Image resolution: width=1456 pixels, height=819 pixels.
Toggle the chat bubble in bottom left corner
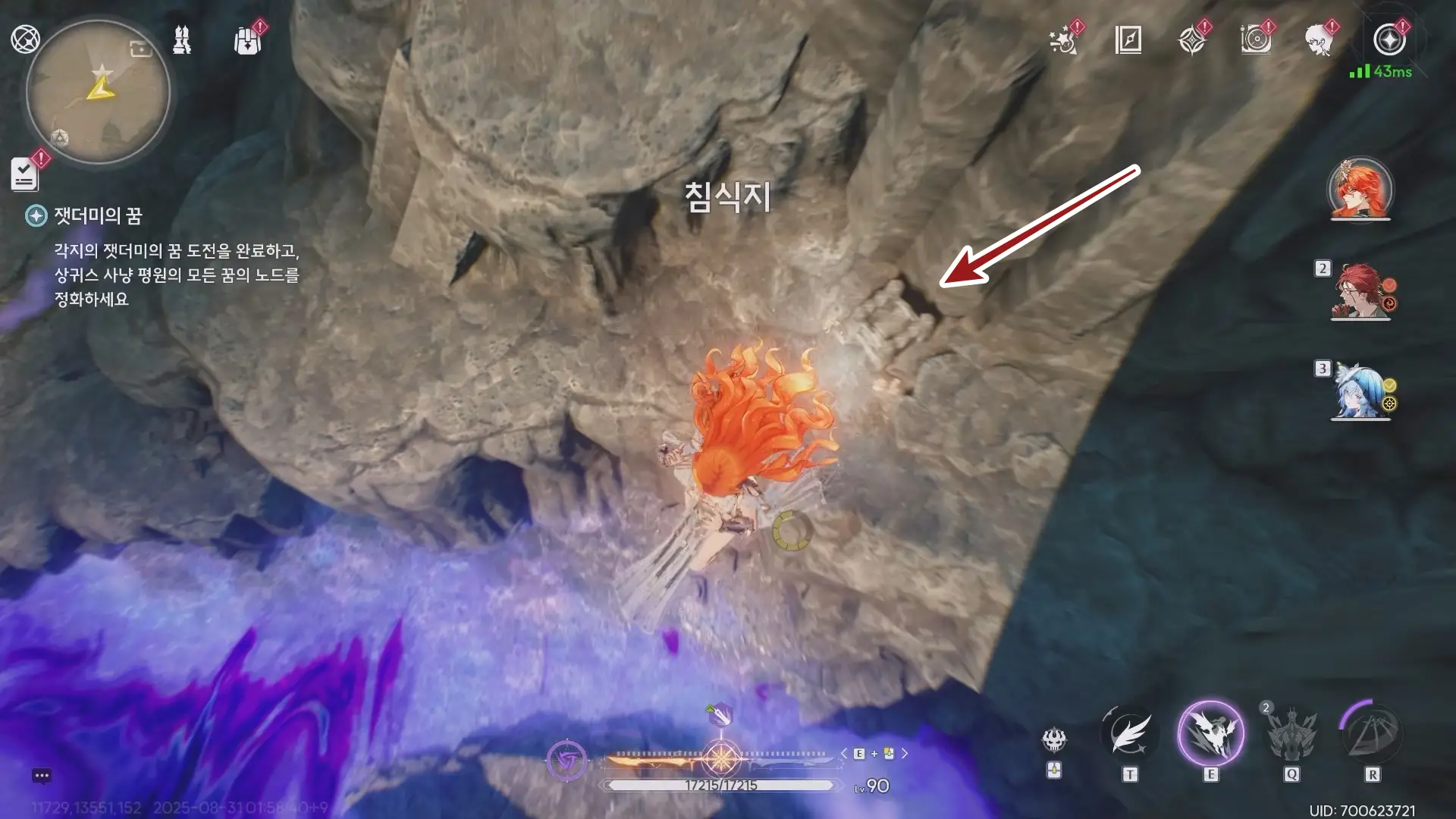point(40,775)
